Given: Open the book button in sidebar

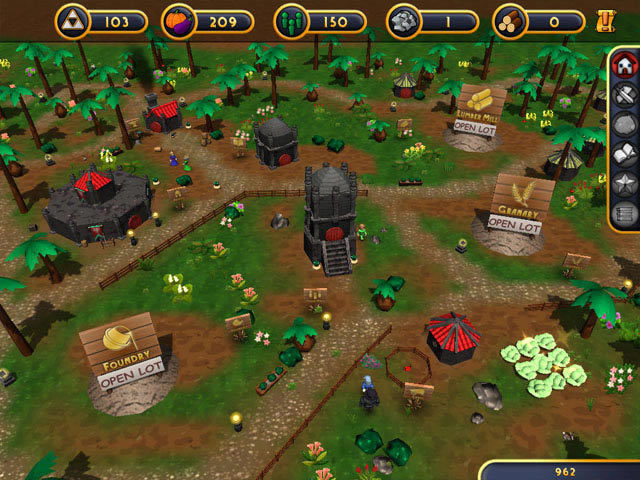Looking at the screenshot, I should coord(623,154).
